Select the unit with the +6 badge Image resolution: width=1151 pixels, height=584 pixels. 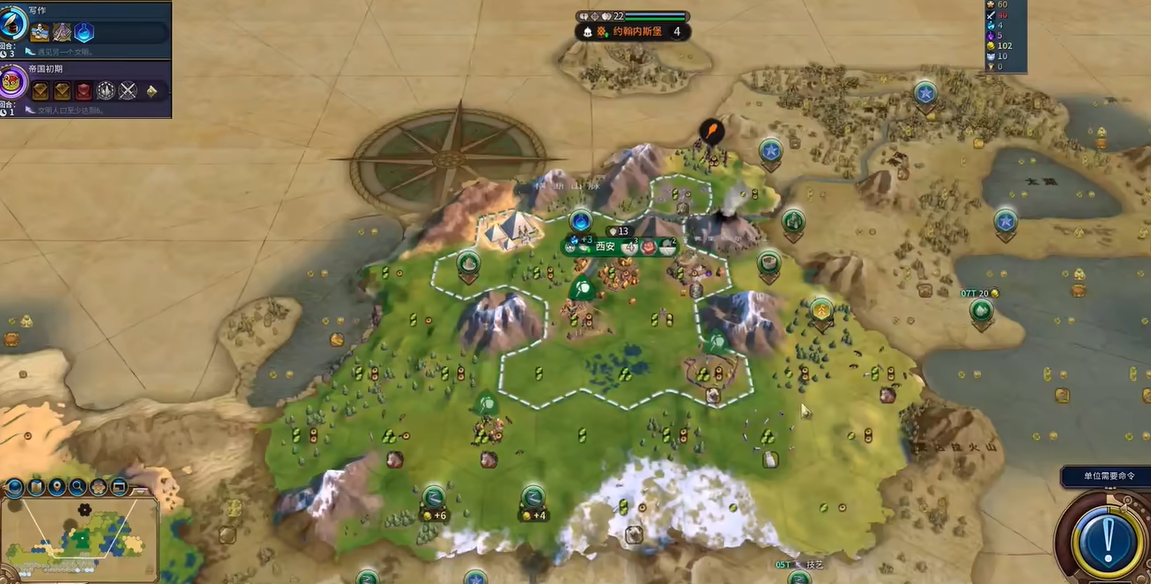point(434,499)
